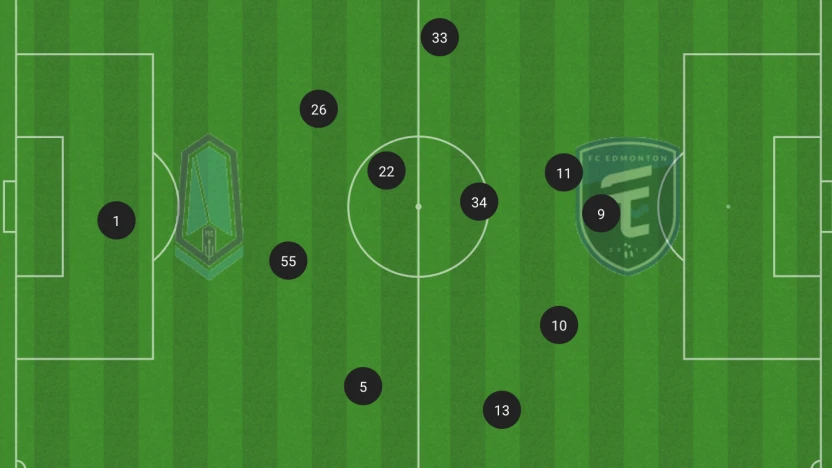Choose the number 9 striker marker
The width and height of the screenshot is (832, 468).
click(x=600, y=213)
